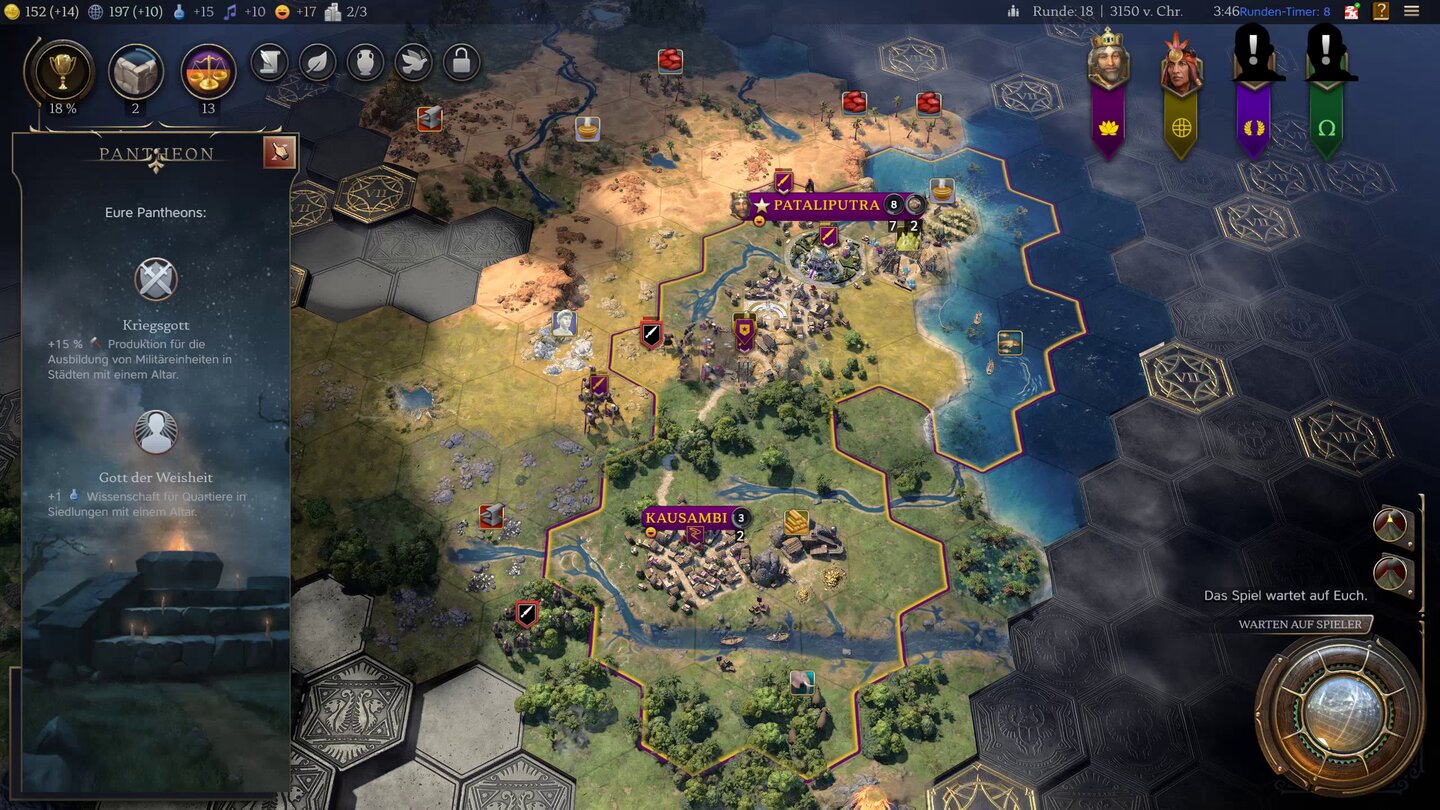Open the victory progress trophy panel
Image resolution: width=1440 pixels, height=810 pixels.
point(63,70)
